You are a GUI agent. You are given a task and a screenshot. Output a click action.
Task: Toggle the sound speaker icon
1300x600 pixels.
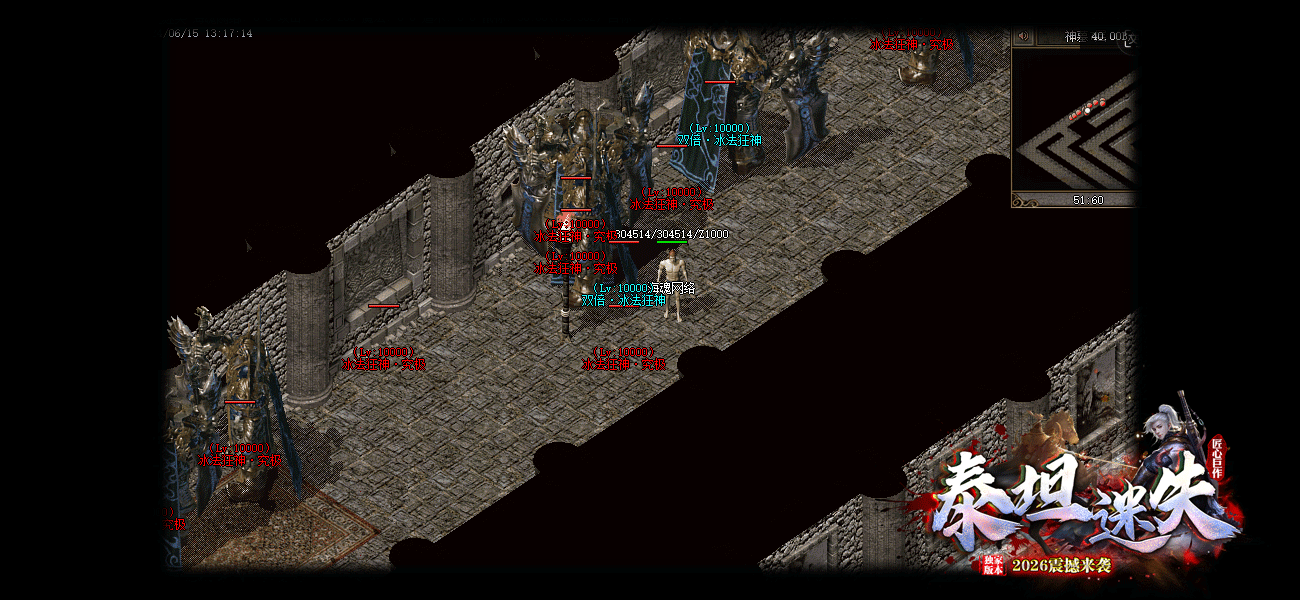pyautogui.click(x=1023, y=37)
